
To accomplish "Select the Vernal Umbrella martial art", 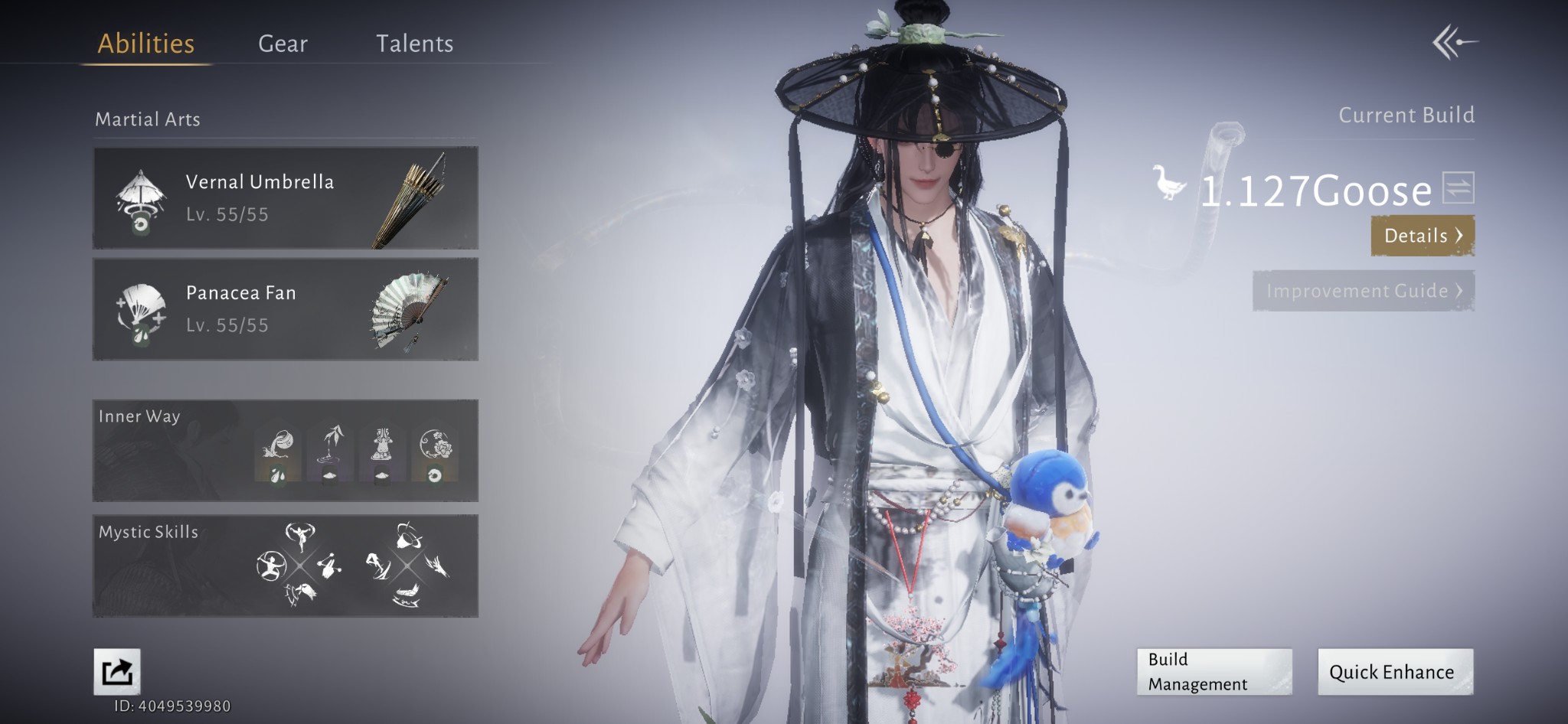I will [x=286, y=198].
